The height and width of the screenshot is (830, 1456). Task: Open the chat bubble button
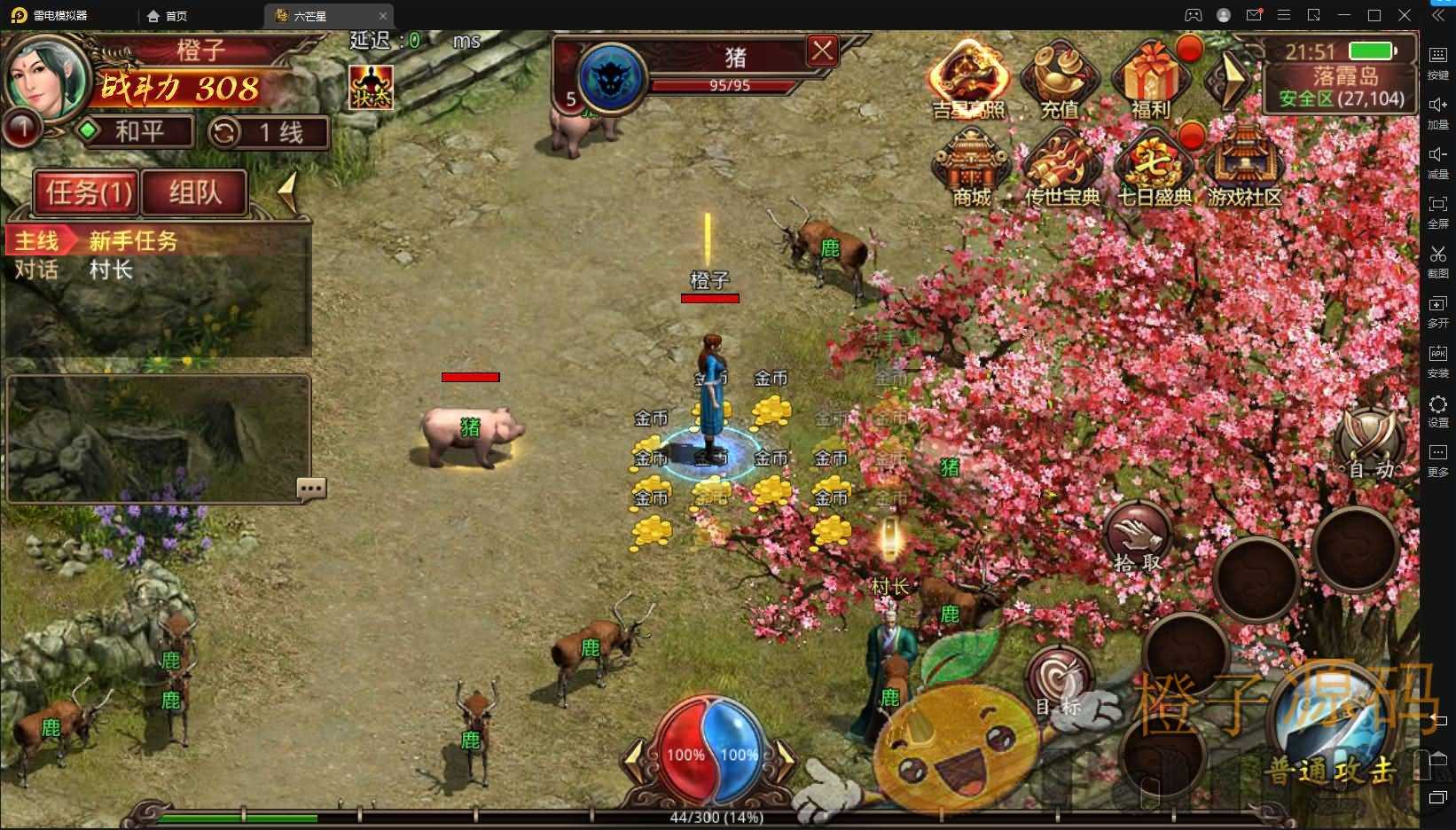click(311, 488)
